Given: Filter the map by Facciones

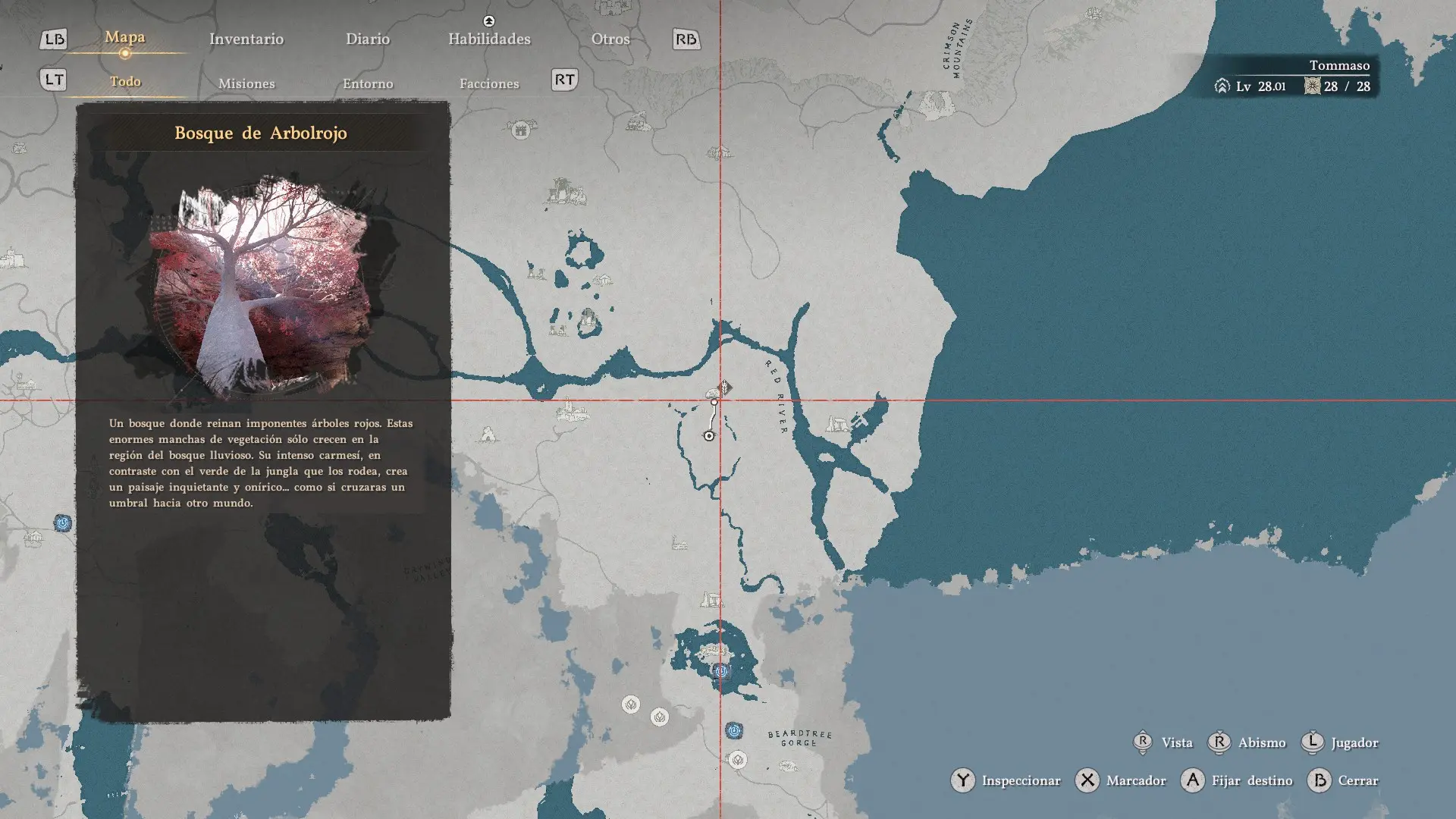Looking at the screenshot, I should (x=489, y=83).
